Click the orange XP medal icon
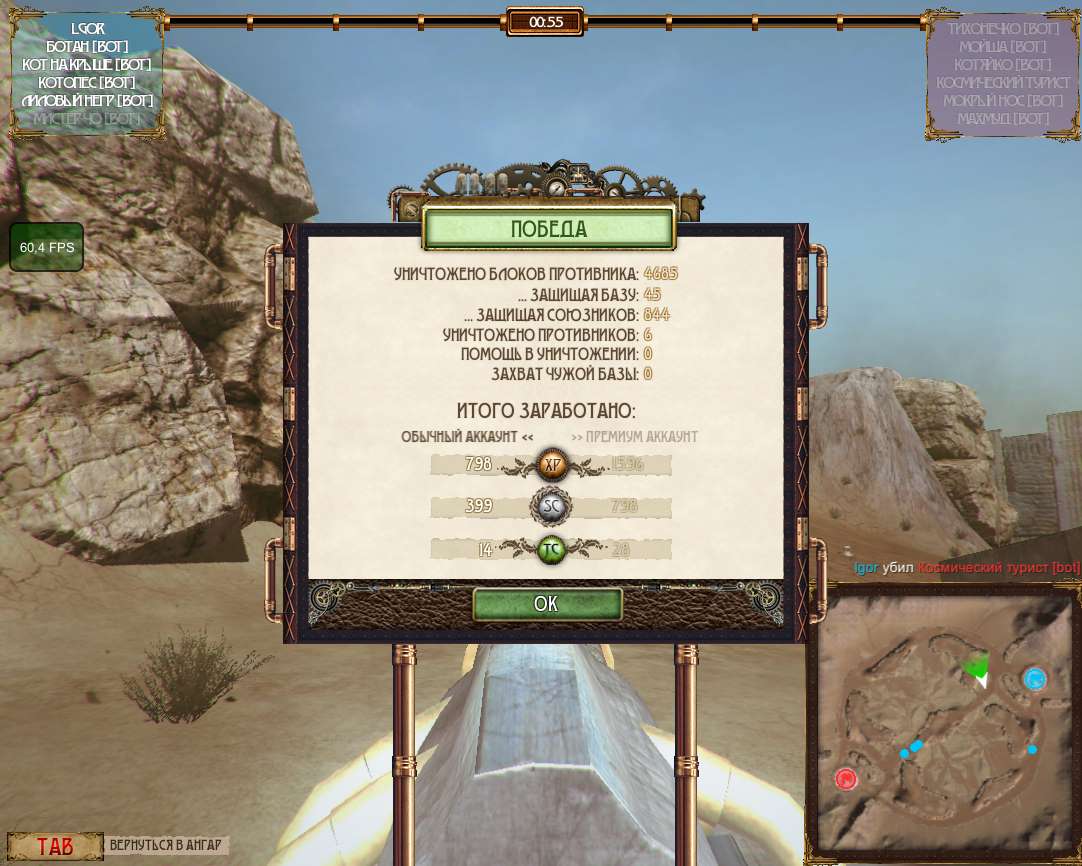 tap(552, 464)
